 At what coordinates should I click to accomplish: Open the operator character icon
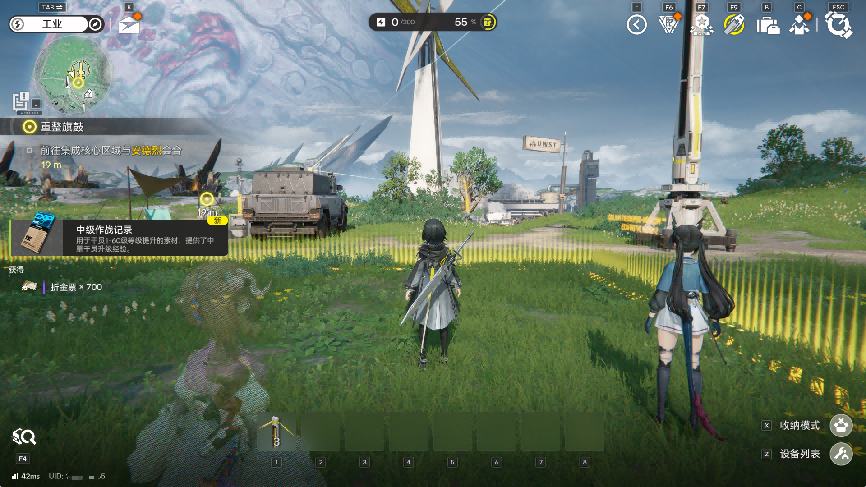click(800, 26)
